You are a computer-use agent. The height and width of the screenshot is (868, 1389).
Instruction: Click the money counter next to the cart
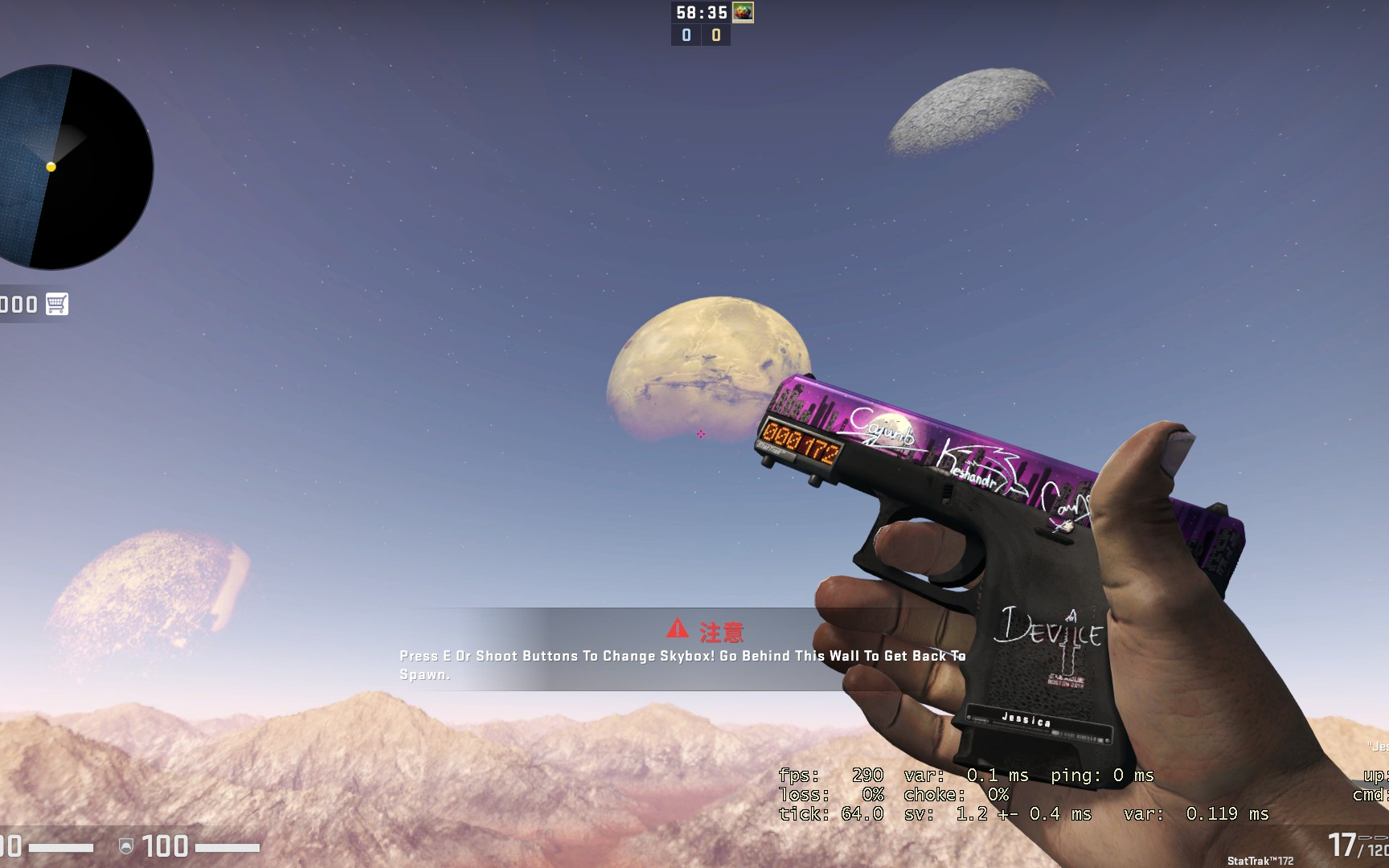(18, 305)
